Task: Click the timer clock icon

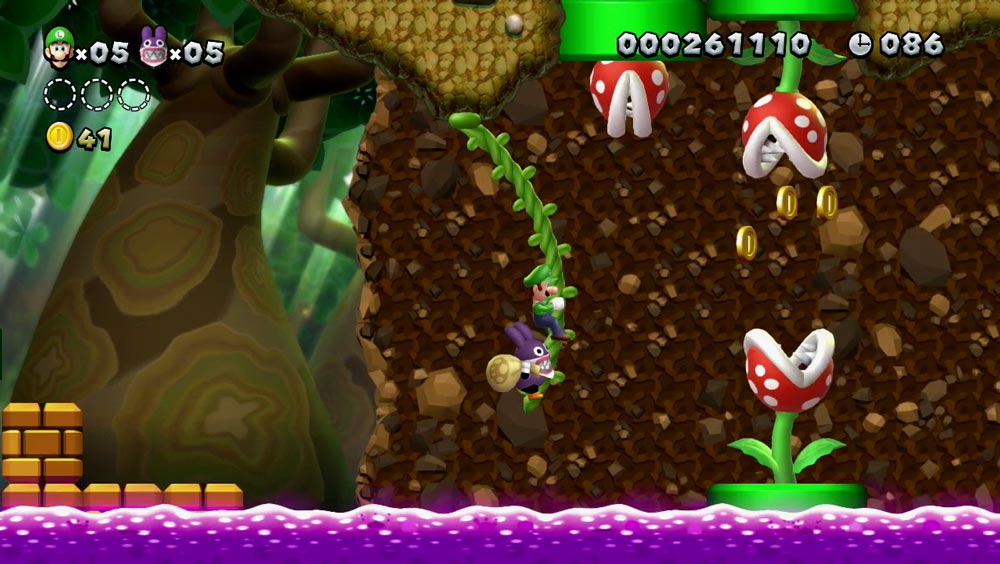Action: (860, 44)
